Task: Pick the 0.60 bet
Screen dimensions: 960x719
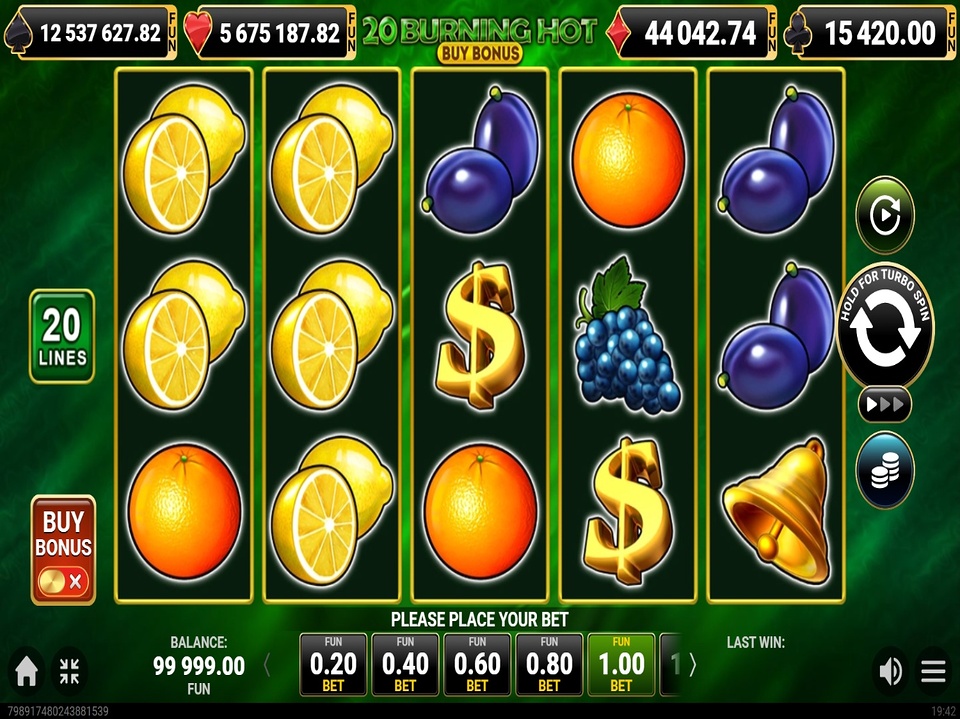Action: tap(477, 664)
